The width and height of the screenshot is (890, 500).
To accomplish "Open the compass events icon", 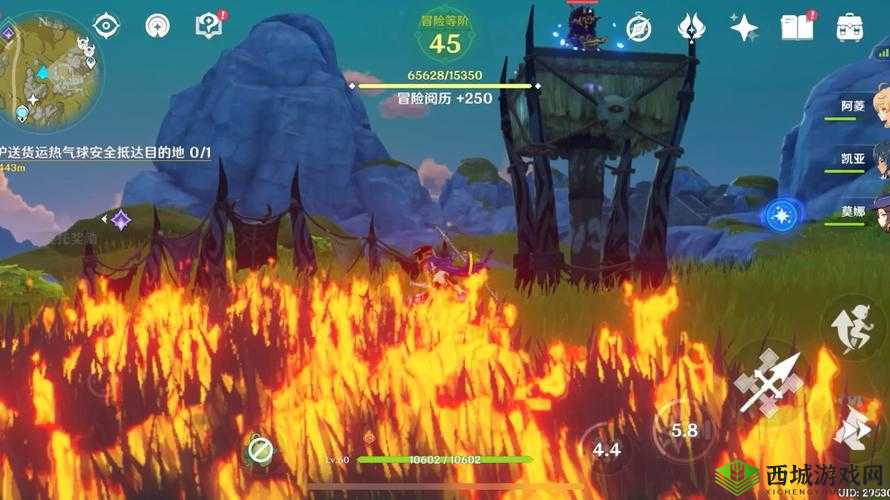I will tap(639, 27).
